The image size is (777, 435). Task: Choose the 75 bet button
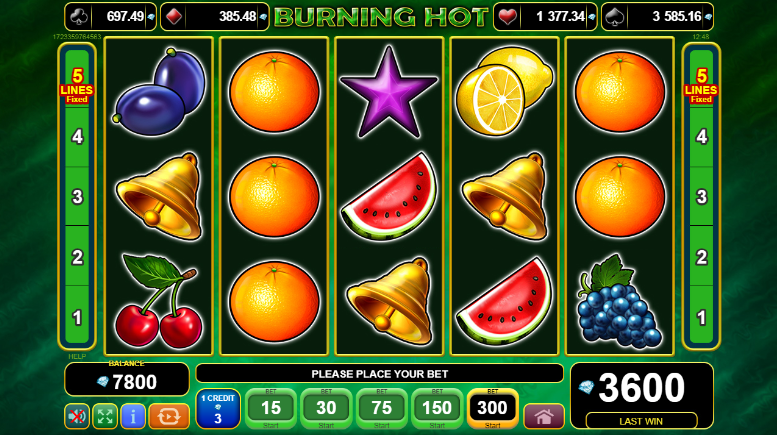click(x=382, y=408)
